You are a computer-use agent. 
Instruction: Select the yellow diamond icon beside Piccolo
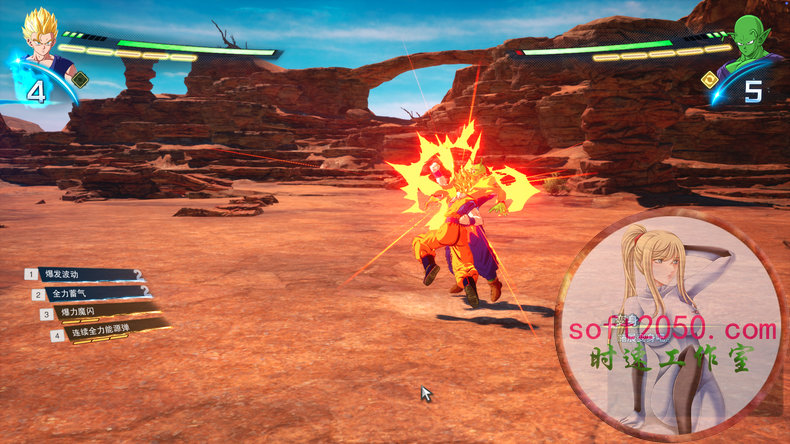click(x=709, y=78)
